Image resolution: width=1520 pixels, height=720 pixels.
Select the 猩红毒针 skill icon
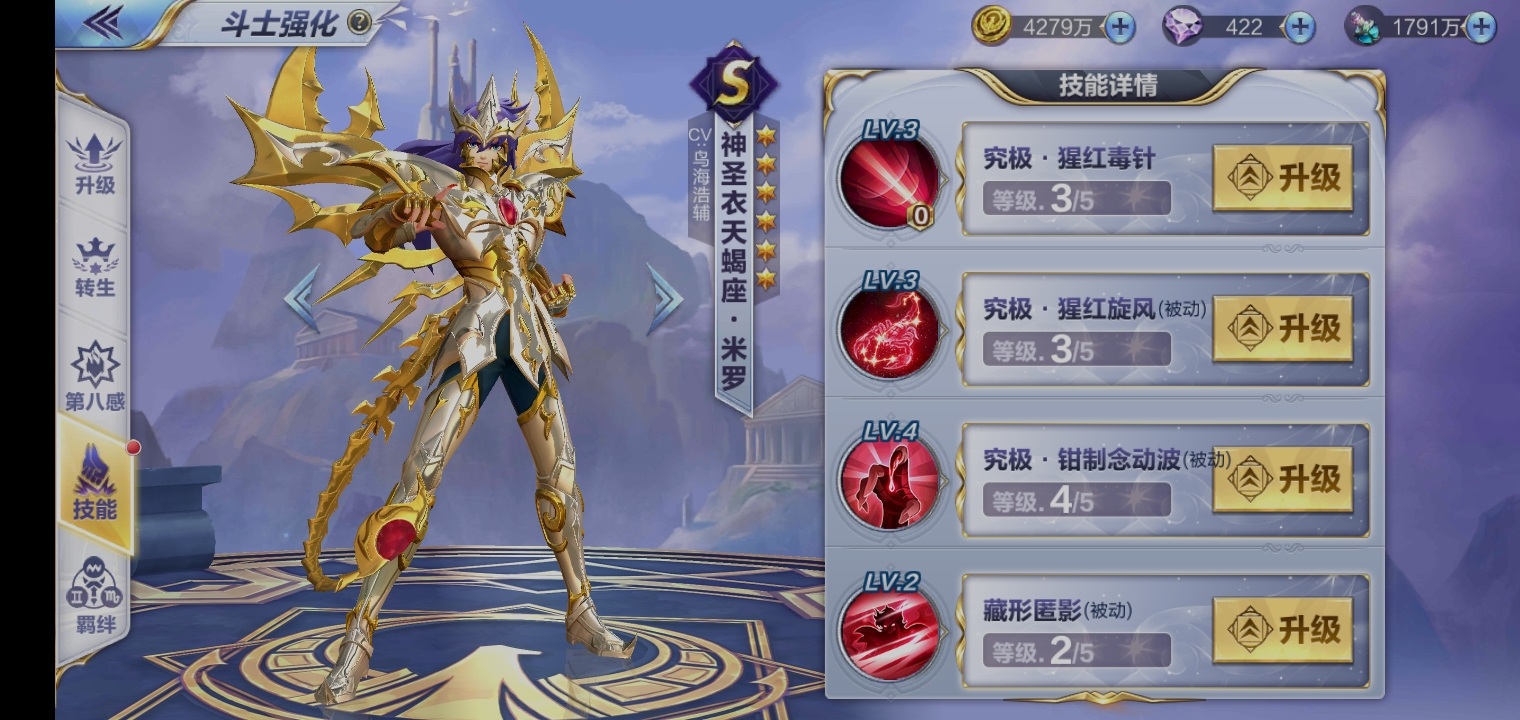(x=889, y=182)
